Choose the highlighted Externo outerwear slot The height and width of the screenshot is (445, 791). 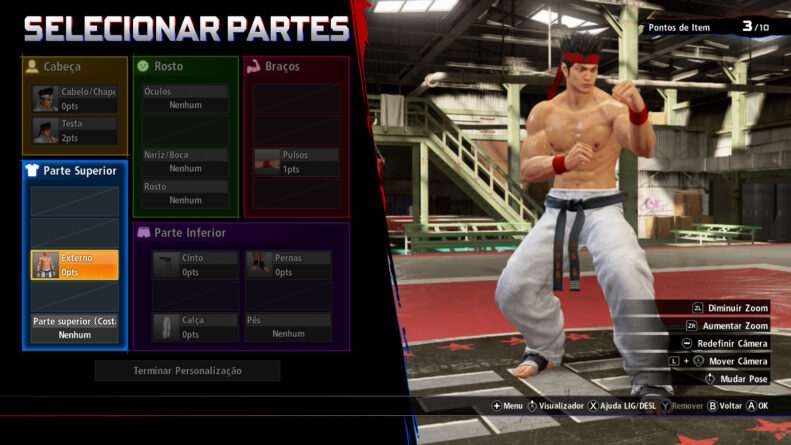coord(75,265)
